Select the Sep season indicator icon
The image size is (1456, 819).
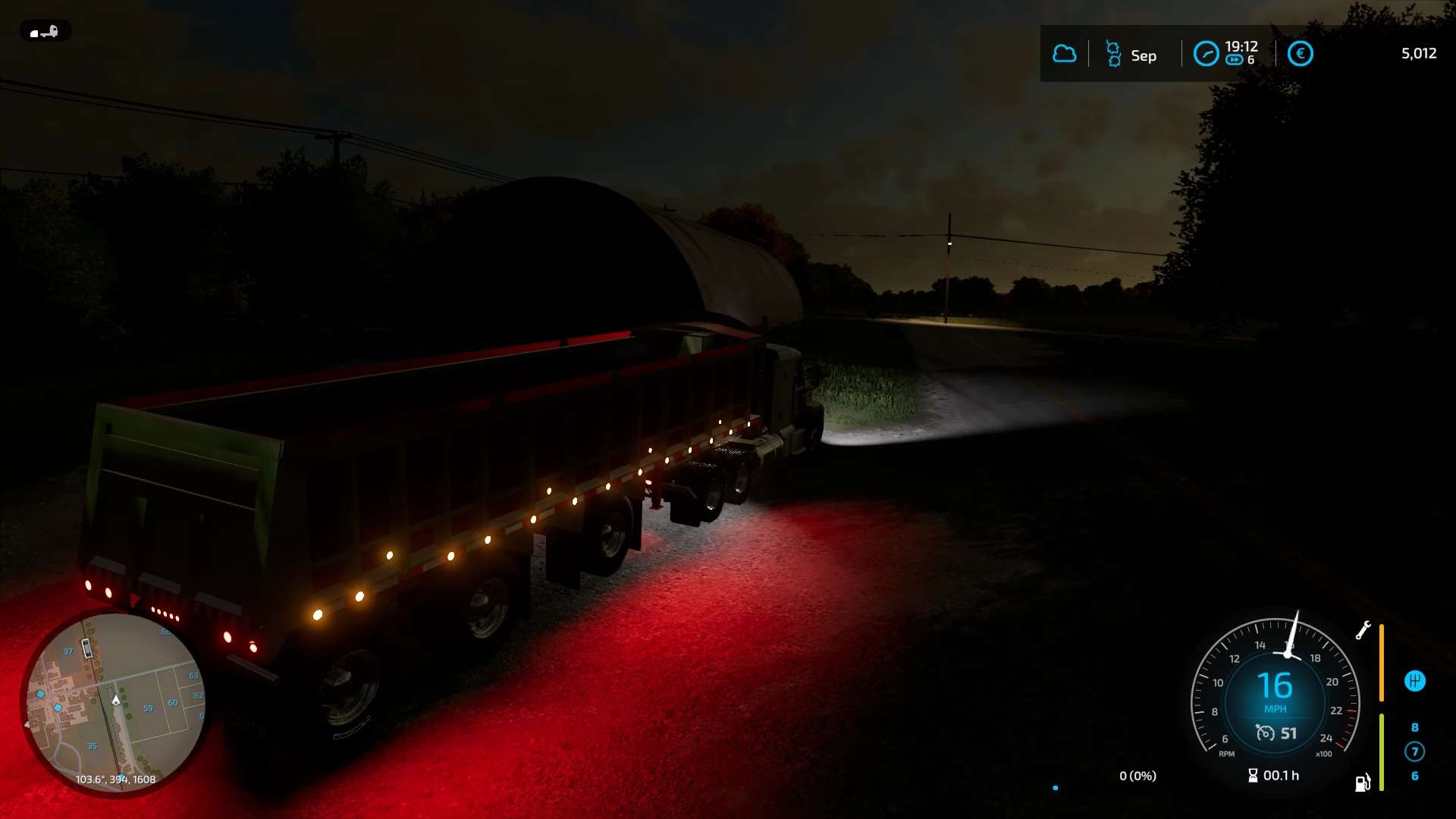(x=1113, y=54)
